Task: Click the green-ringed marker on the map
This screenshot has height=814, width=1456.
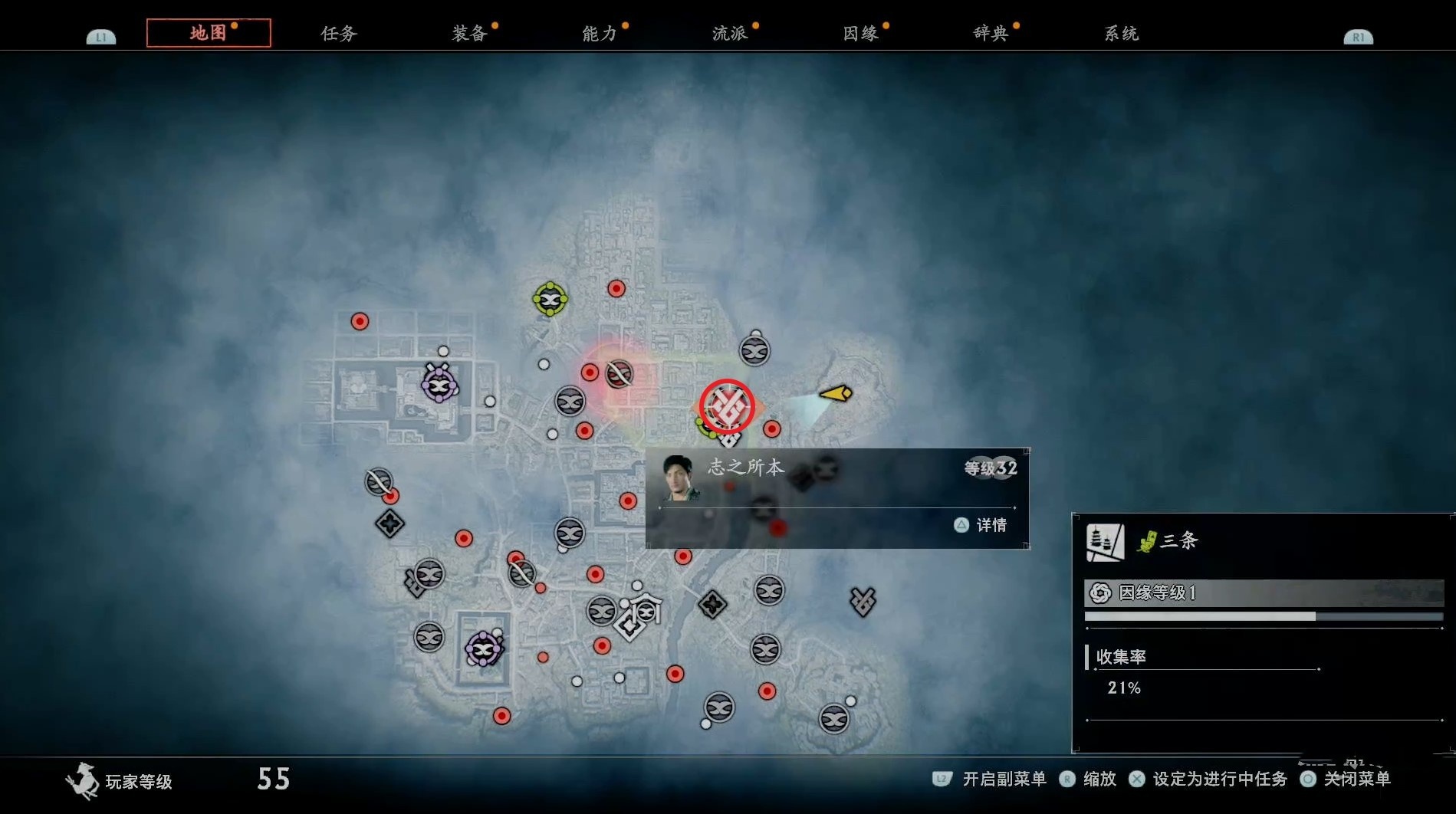Action: click(550, 299)
